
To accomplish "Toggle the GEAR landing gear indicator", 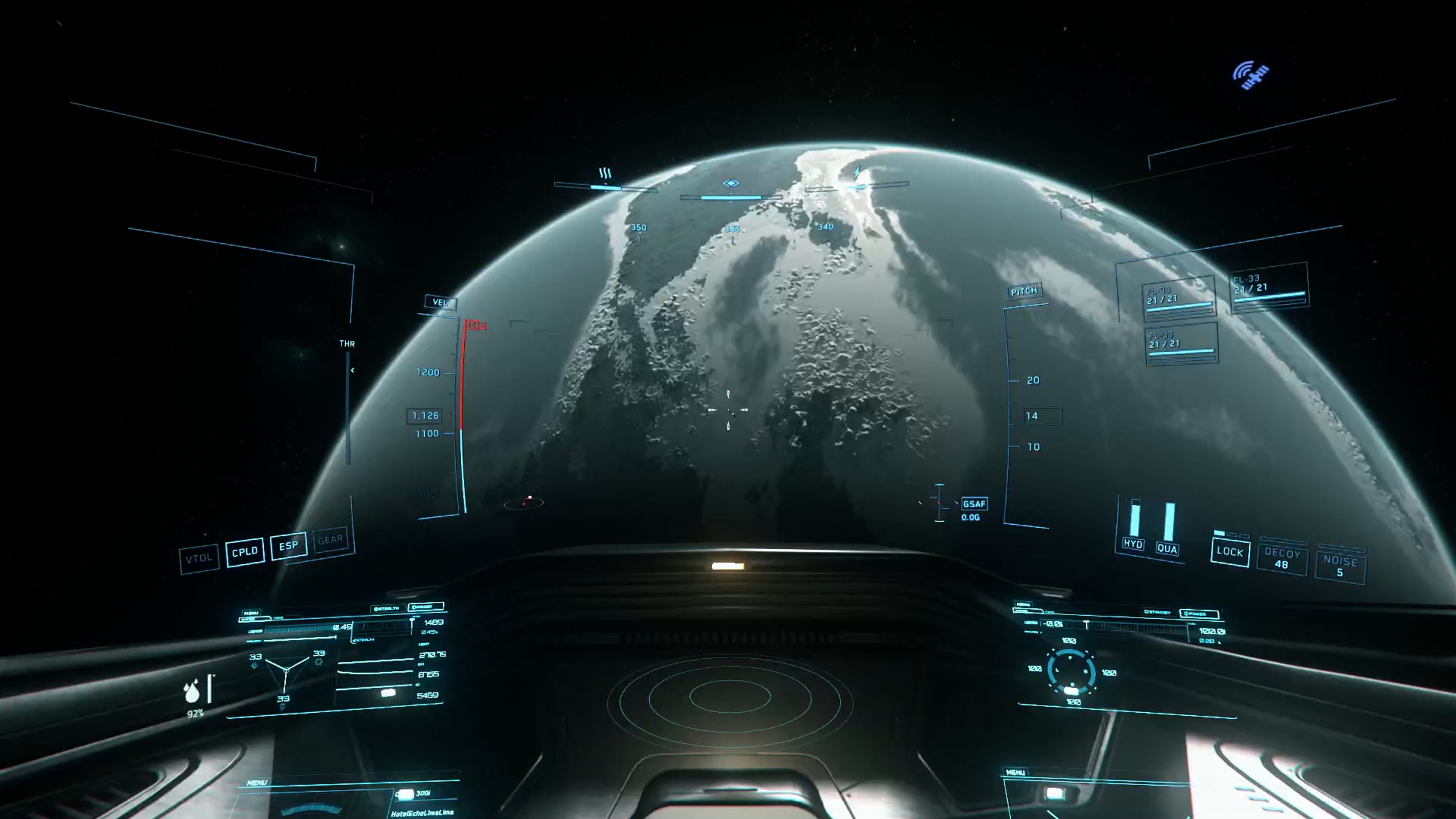I will (331, 539).
